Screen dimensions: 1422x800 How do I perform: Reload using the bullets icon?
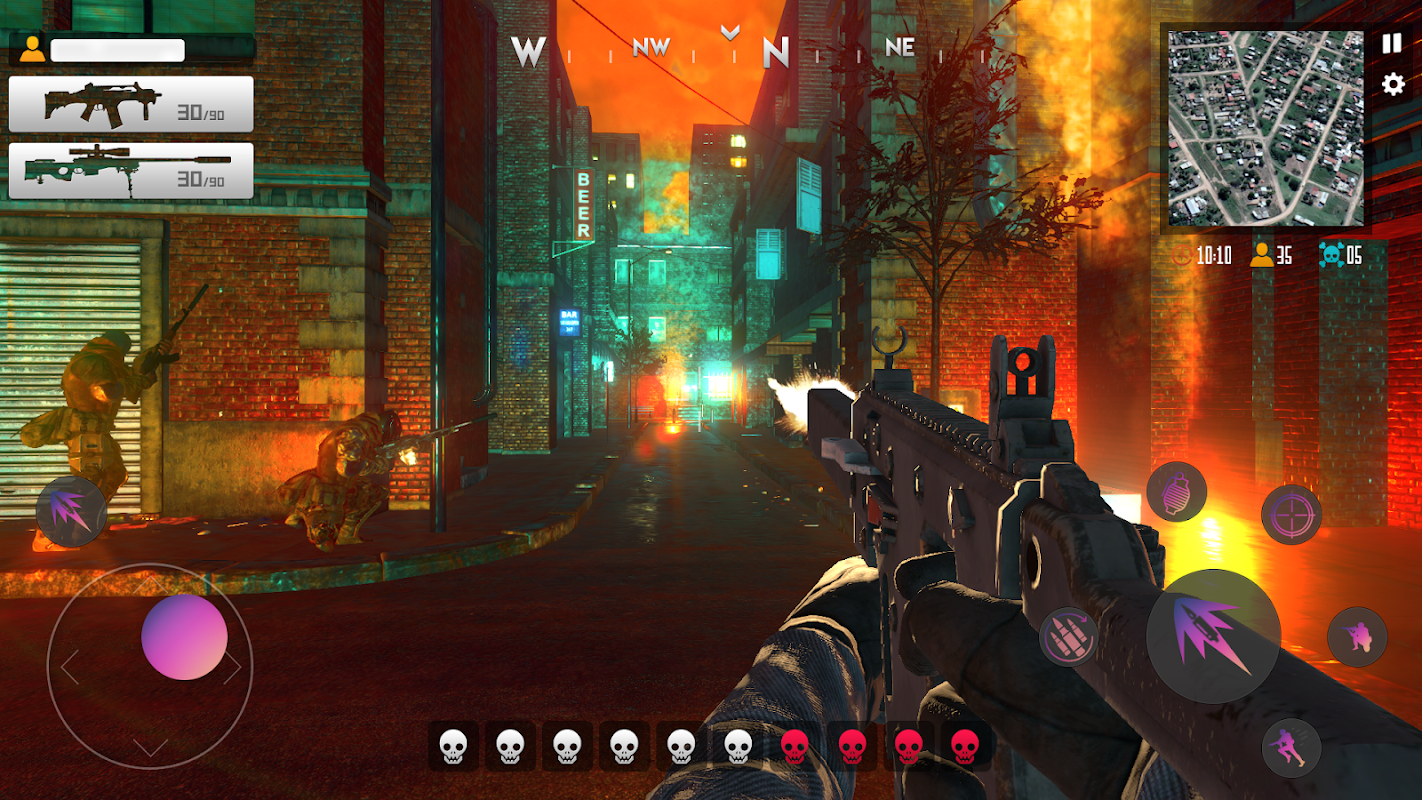1069,636
